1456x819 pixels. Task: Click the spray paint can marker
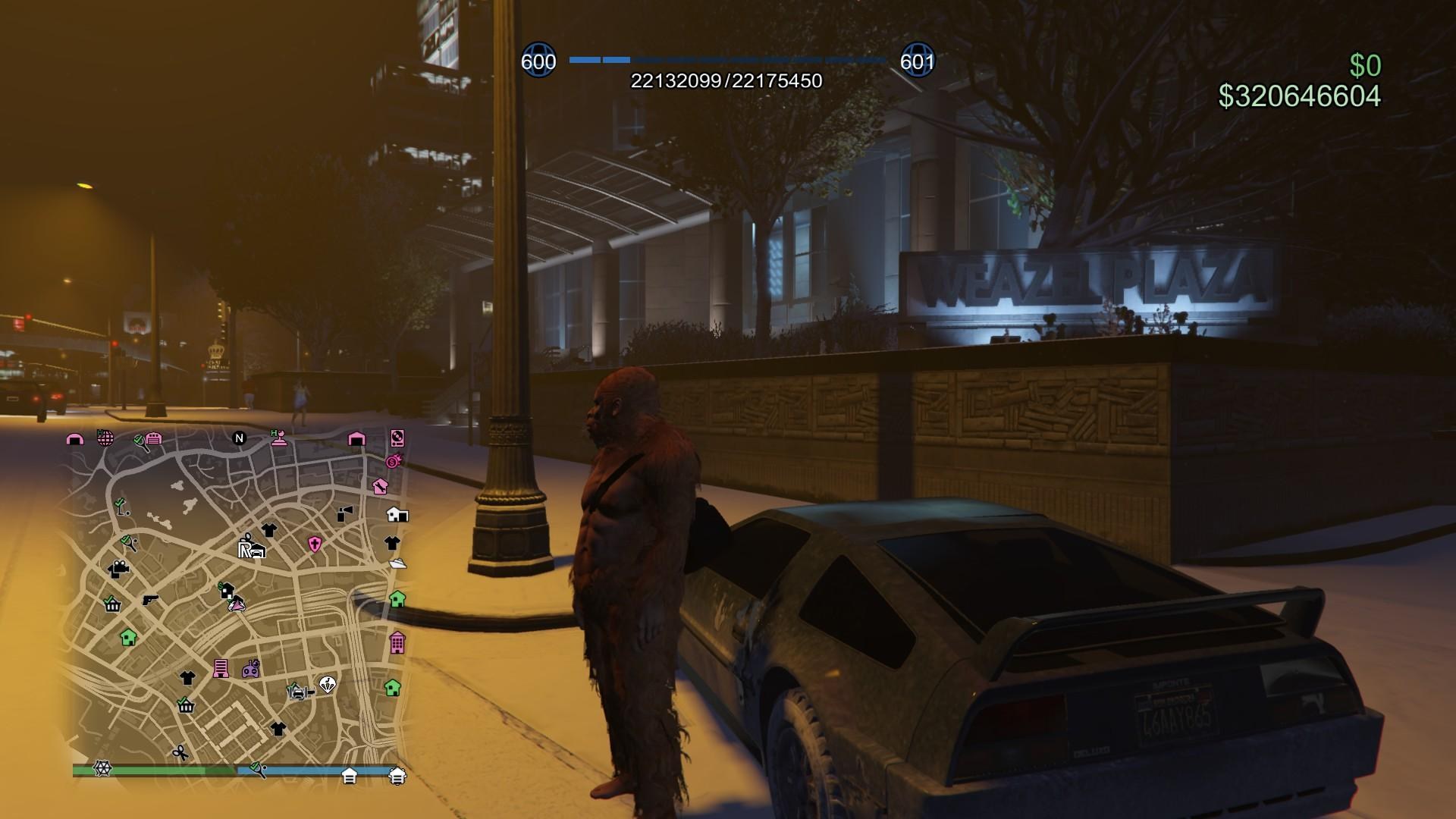coord(344,514)
